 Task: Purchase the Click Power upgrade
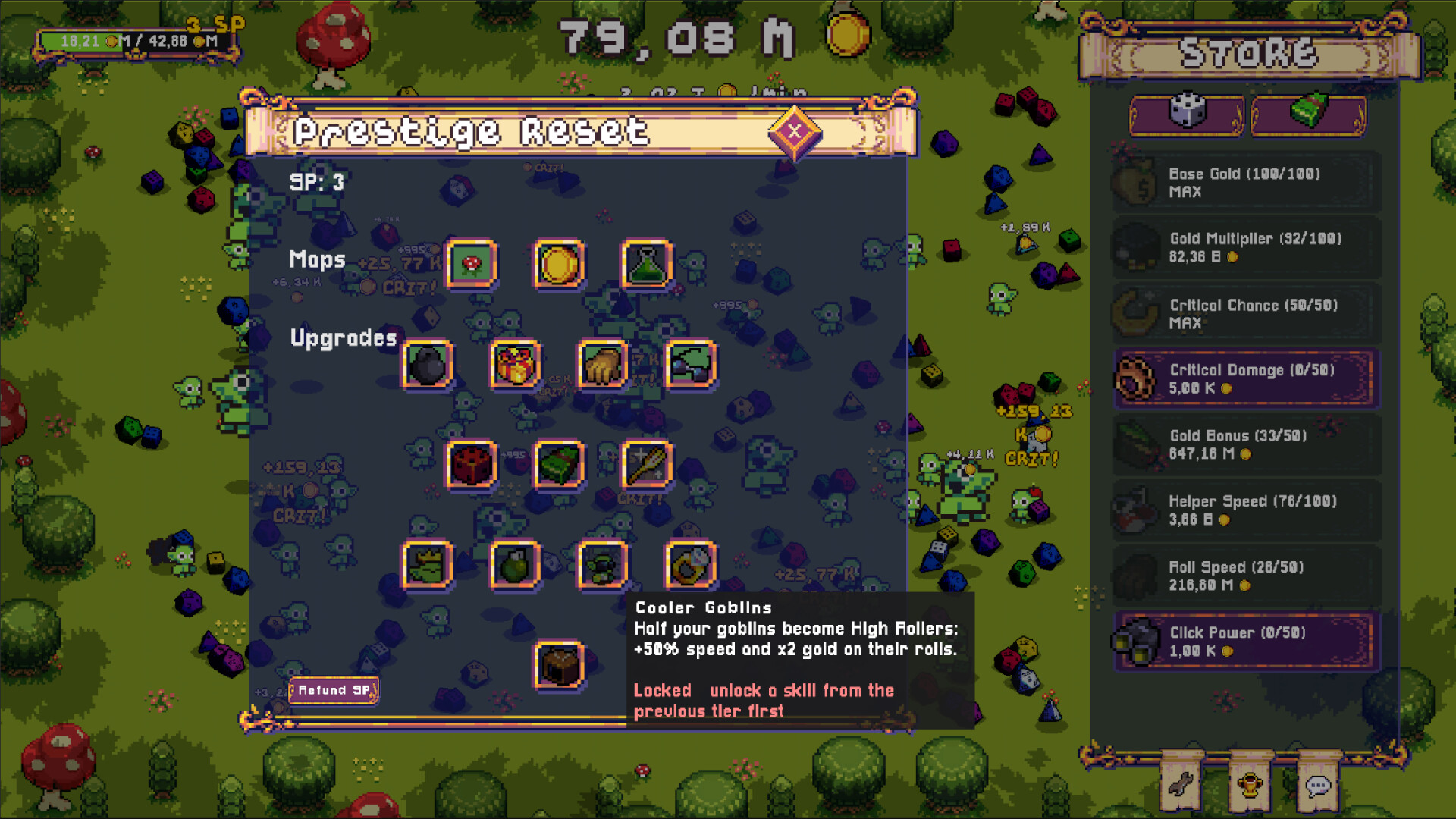click(1246, 641)
